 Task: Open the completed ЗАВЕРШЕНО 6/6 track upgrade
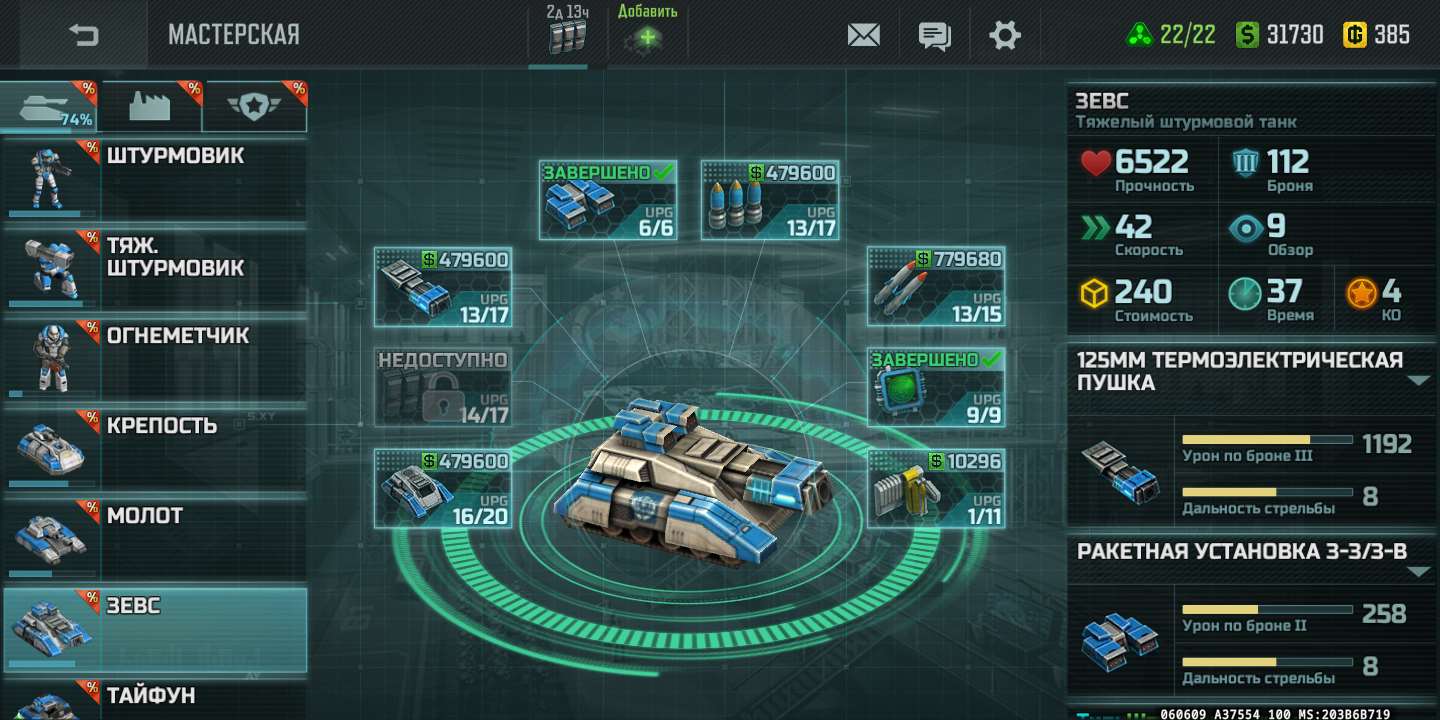[x=608, y=199]
